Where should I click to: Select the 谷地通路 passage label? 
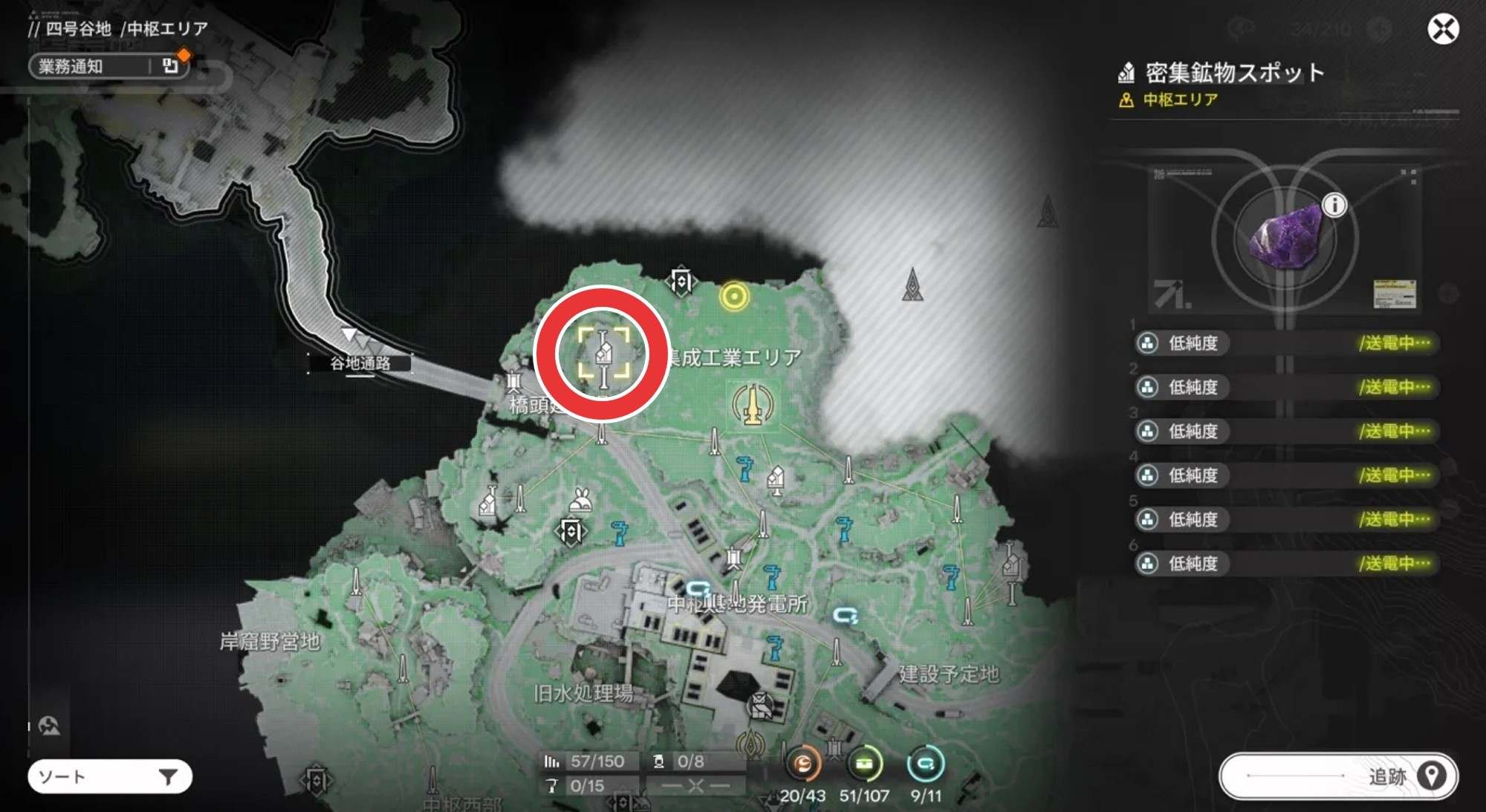coord(360,363)
